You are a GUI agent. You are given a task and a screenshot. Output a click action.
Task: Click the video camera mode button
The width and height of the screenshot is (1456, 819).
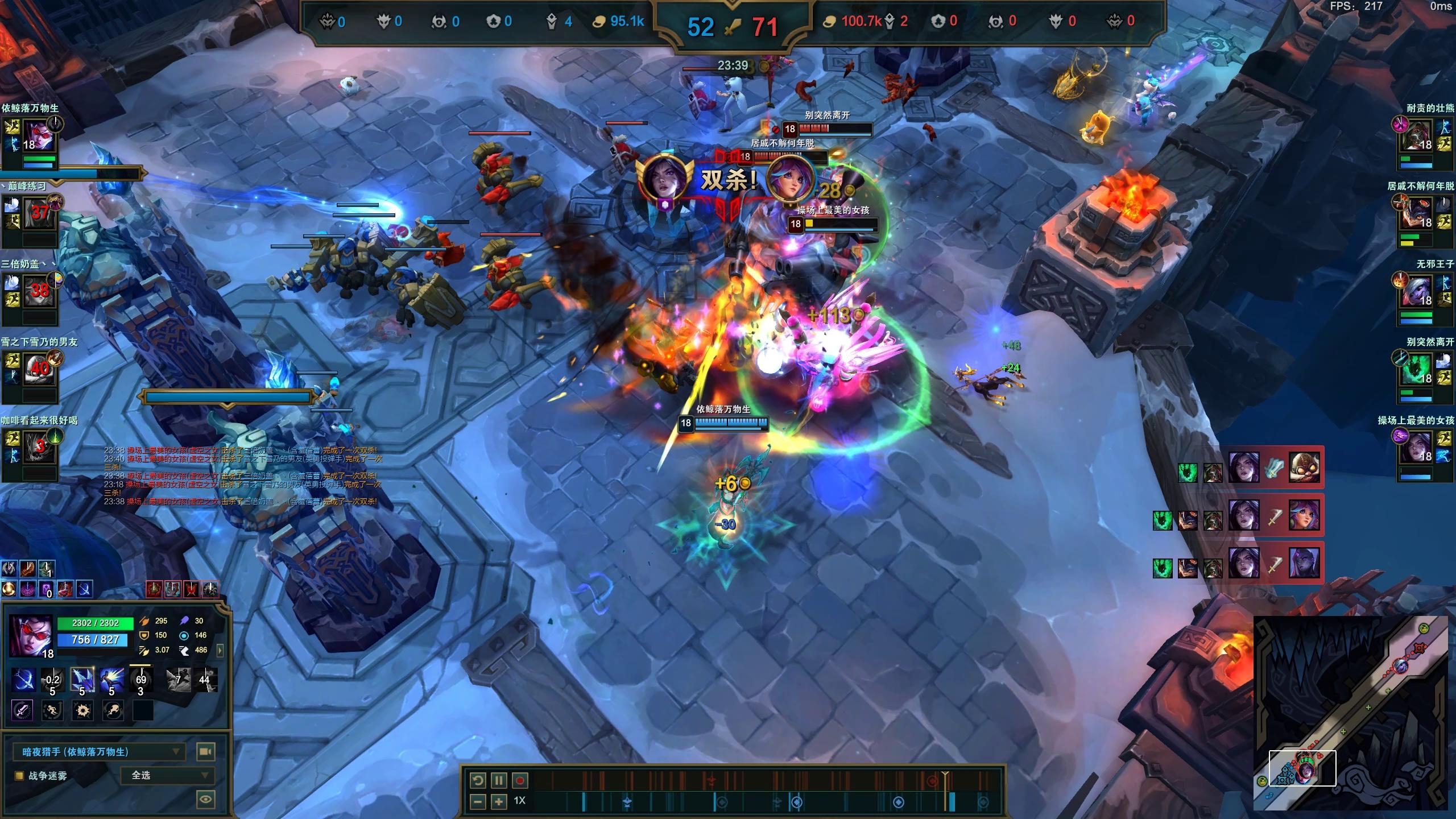coord(205,752)
